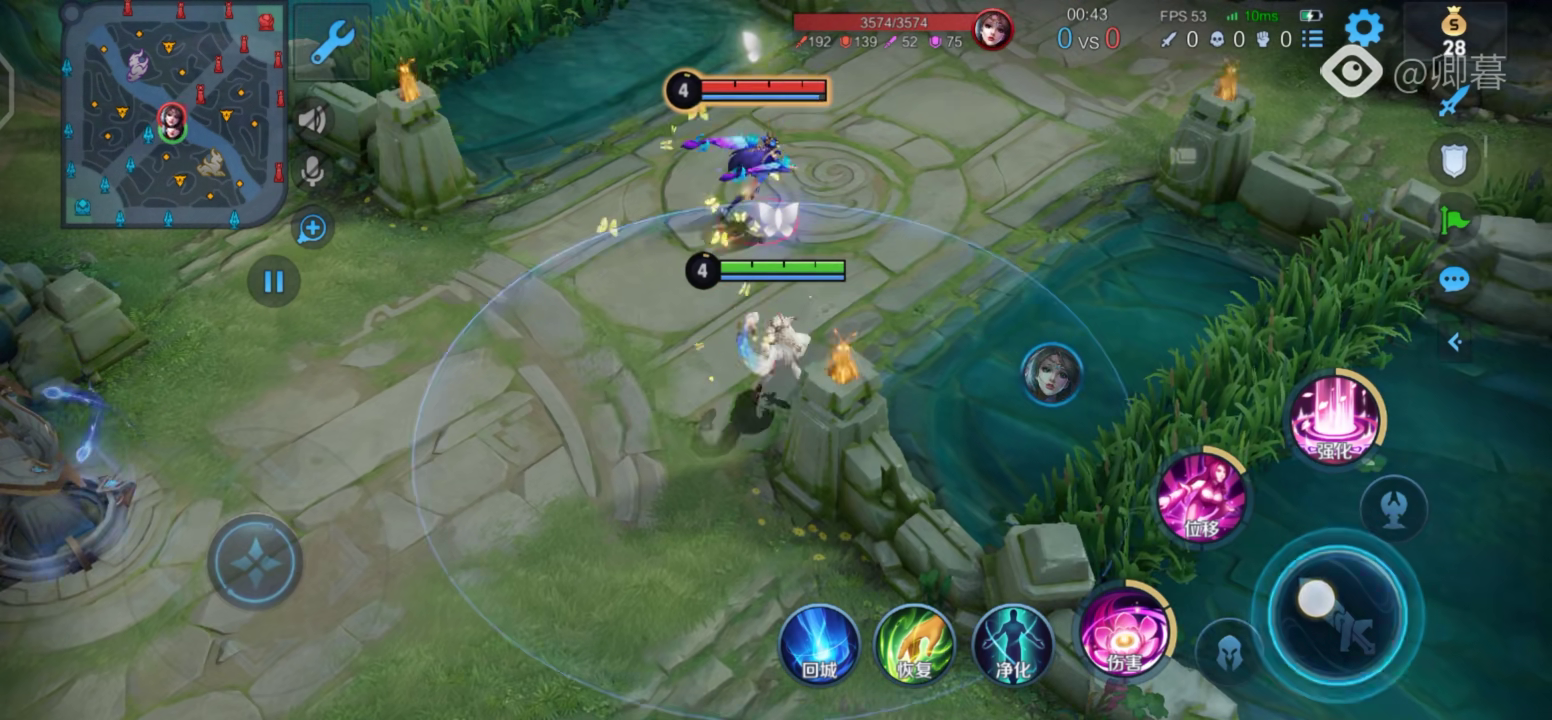Select the green flag rally signal
1552x720 pixels.
point(1454,218)
